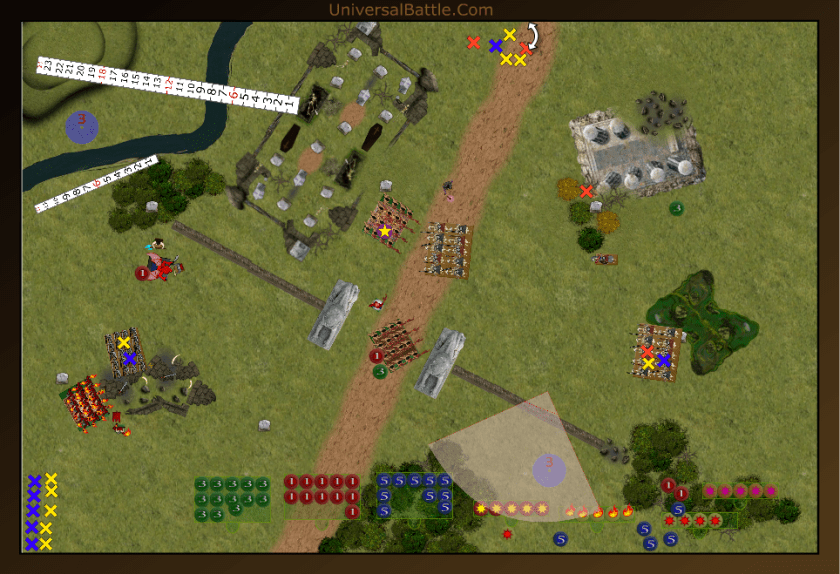Viewport: 840px width, 574px height.
Task: Open the UniversalBattle.com title link
Action: pos(411,10)
